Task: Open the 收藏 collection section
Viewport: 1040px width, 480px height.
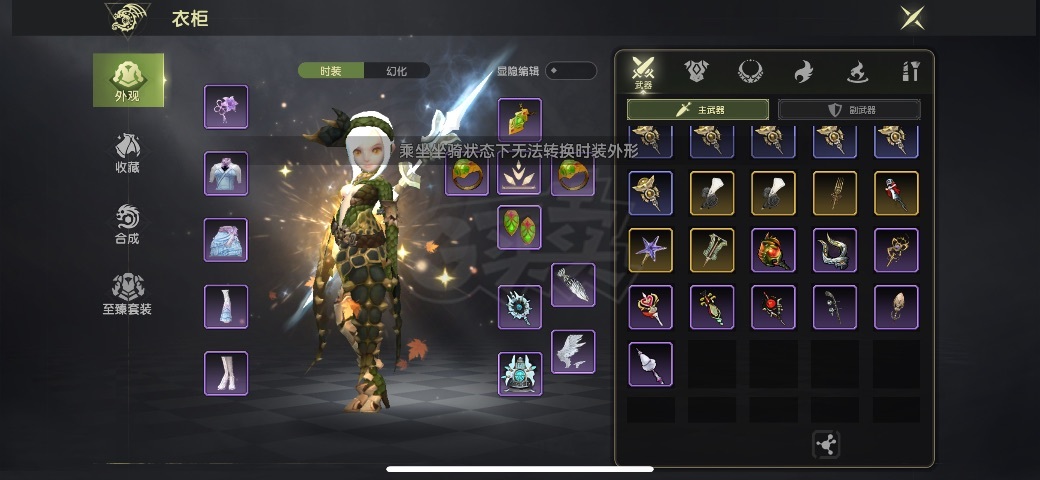Action: click(128, 153)
